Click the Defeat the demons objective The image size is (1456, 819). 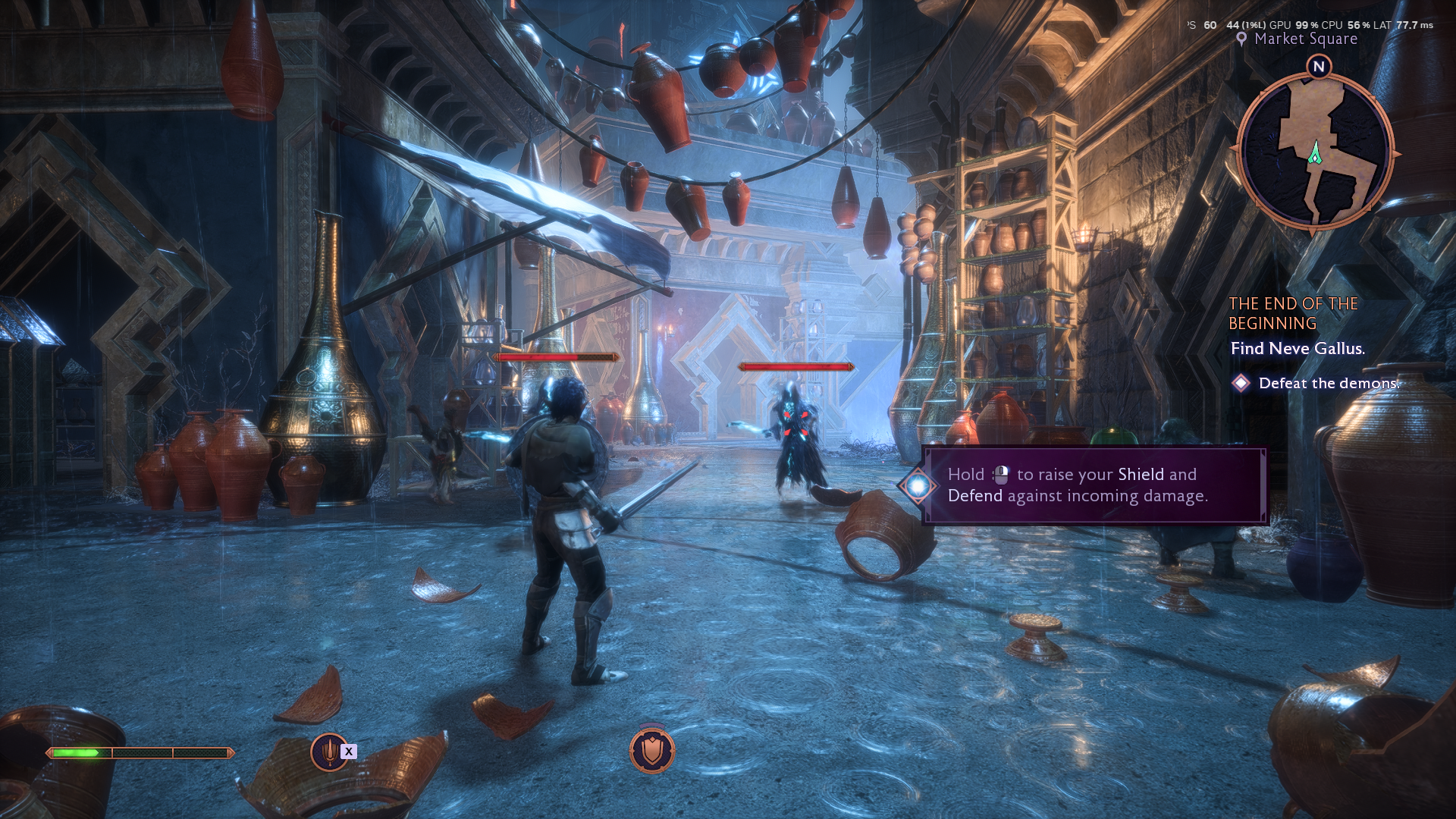point(1328,384)
